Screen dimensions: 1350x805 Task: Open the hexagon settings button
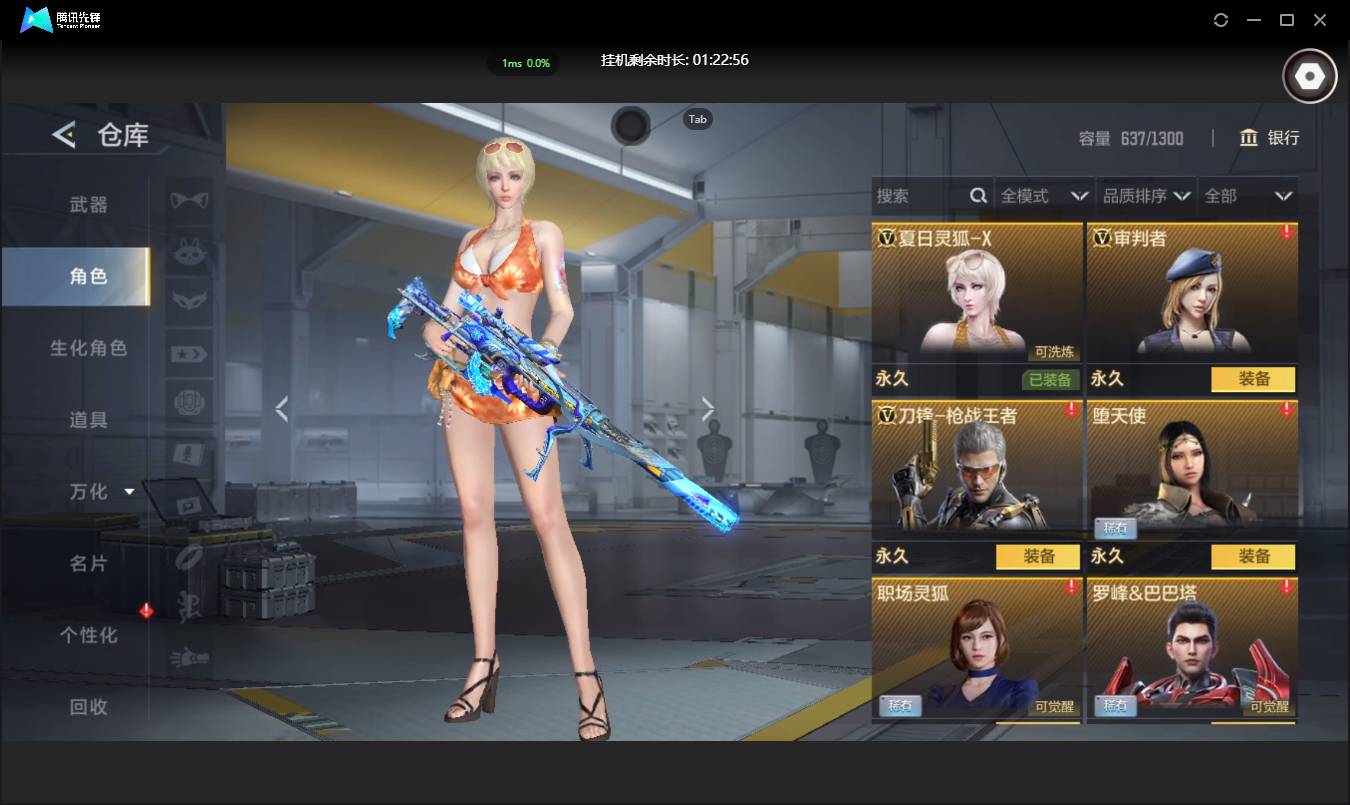coord(1309,76)
